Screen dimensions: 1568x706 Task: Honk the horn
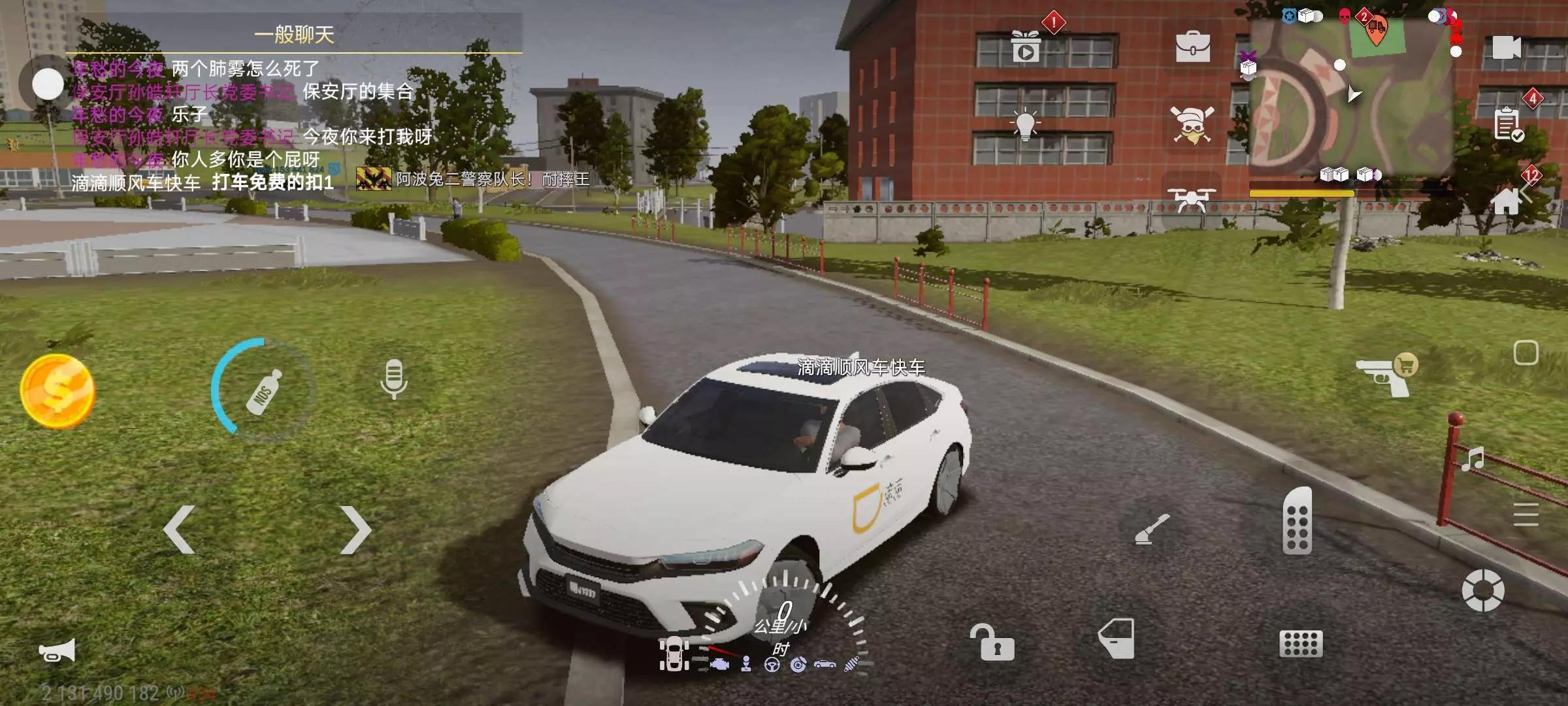coord(57,650)
